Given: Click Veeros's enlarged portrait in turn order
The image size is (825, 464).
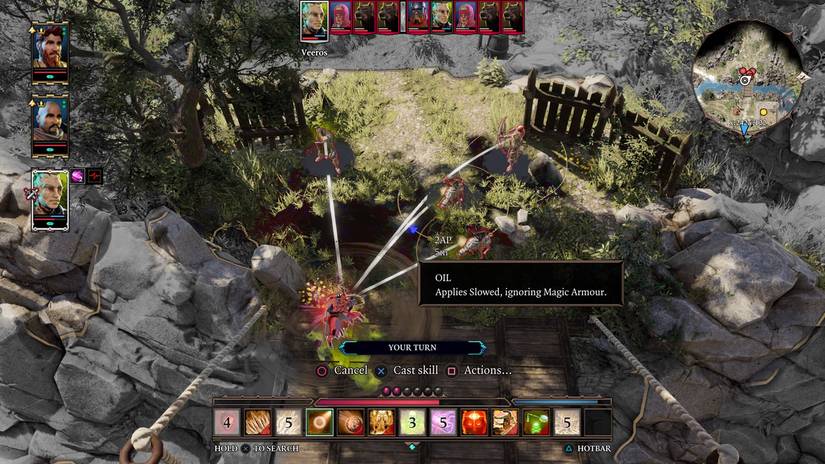Looking at the screenshot, I should click(314, 20).
